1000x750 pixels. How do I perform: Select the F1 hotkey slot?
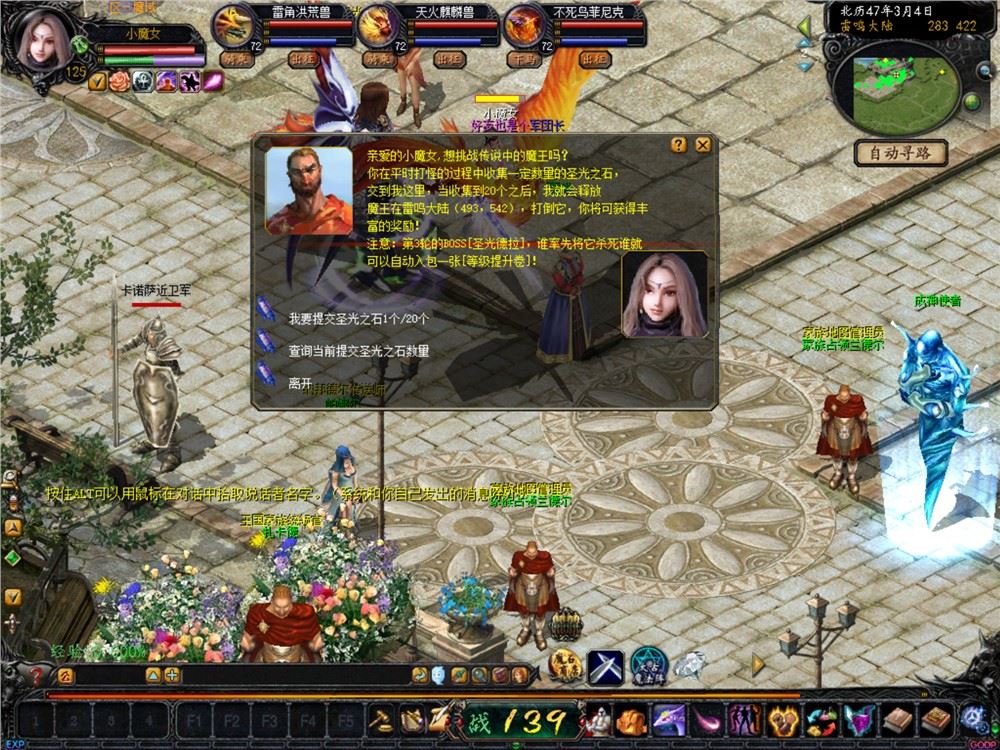195,720
